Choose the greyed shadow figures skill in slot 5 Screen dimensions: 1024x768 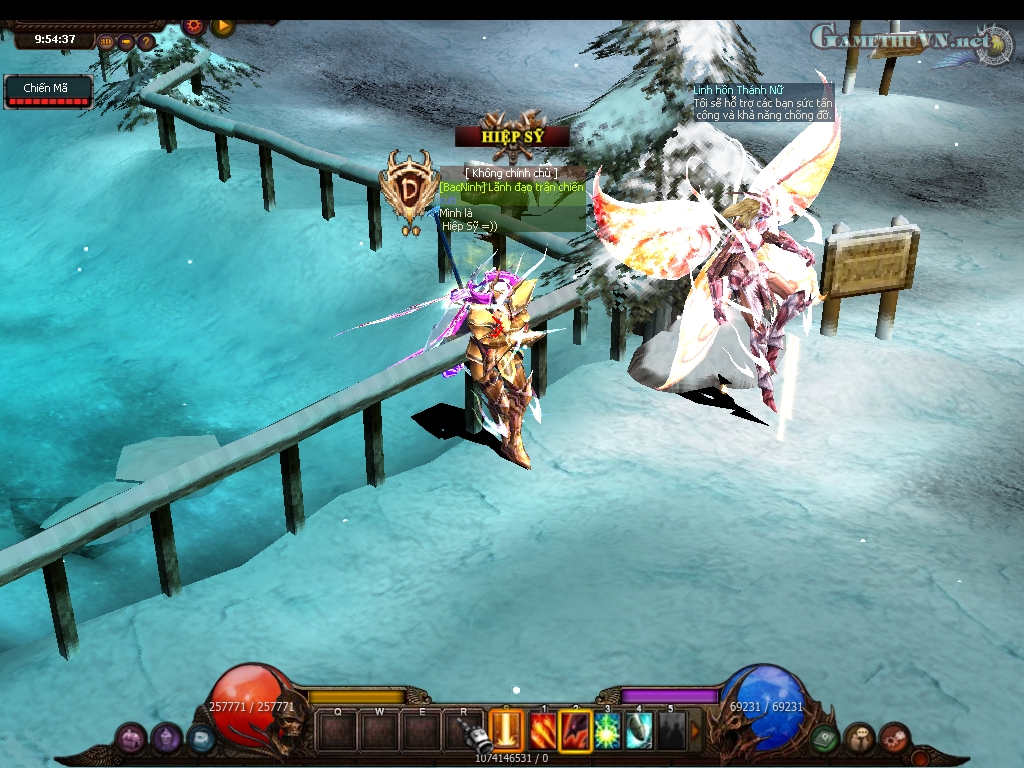click(x=671, y=731)
